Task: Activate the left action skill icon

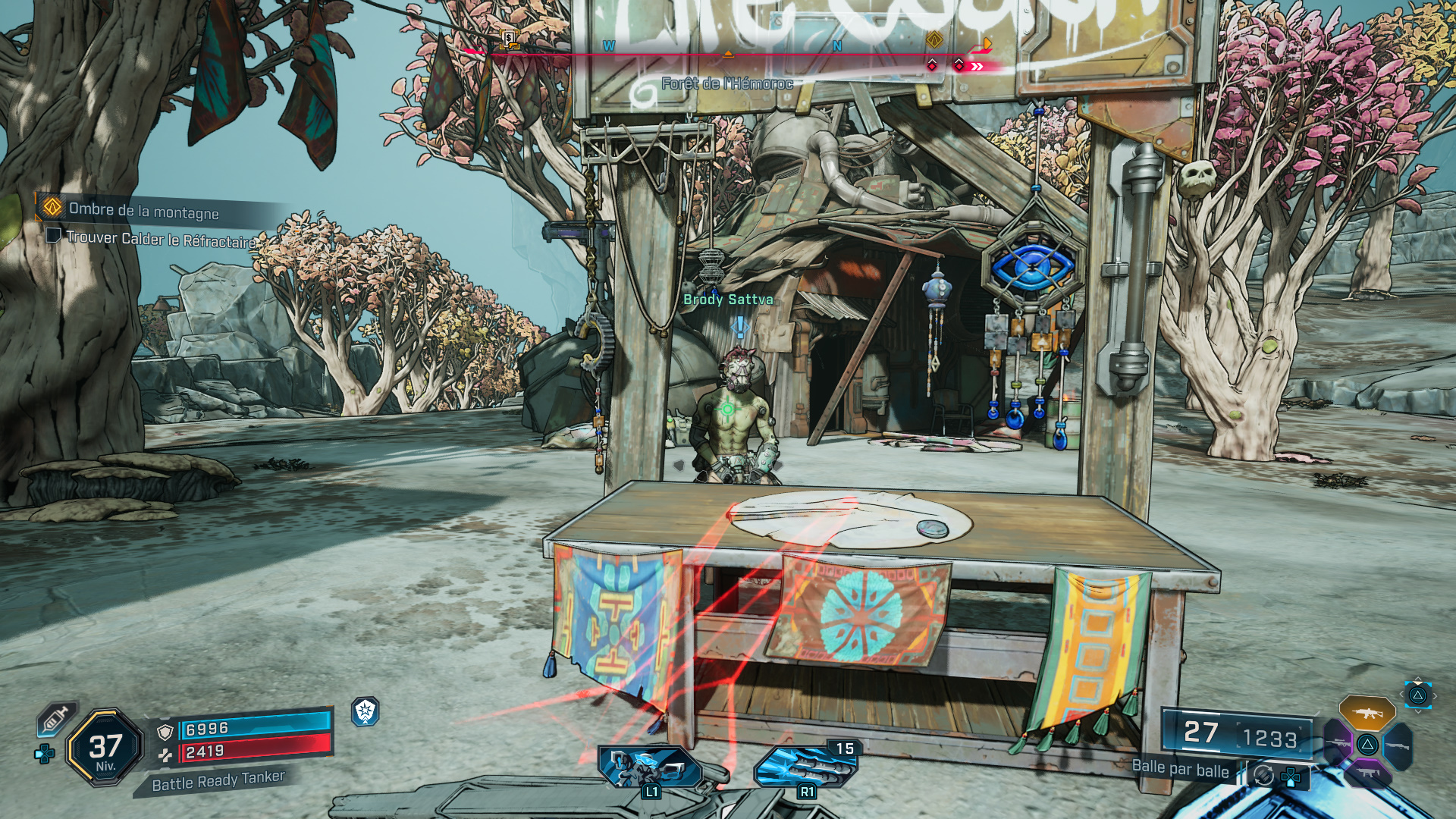Action: [650, 767]
